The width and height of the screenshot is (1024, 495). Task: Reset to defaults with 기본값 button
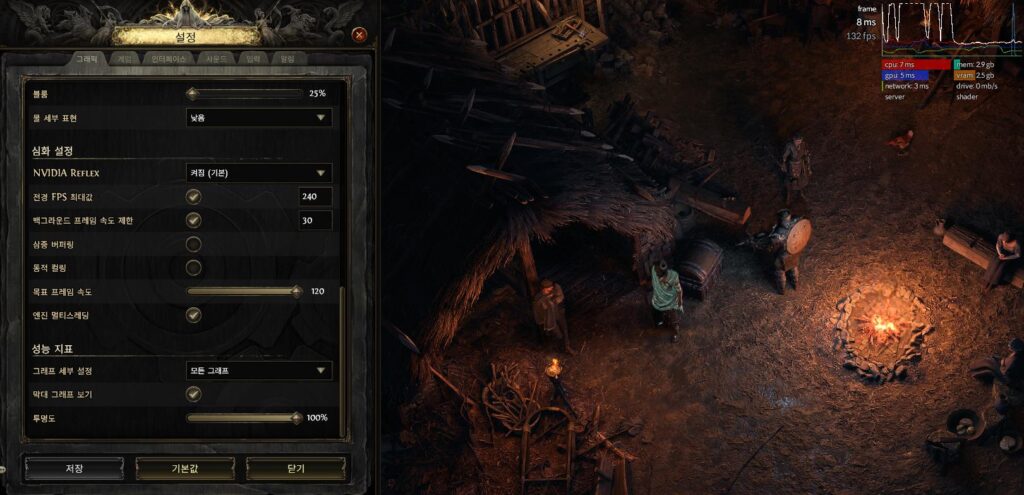point(185,468)
